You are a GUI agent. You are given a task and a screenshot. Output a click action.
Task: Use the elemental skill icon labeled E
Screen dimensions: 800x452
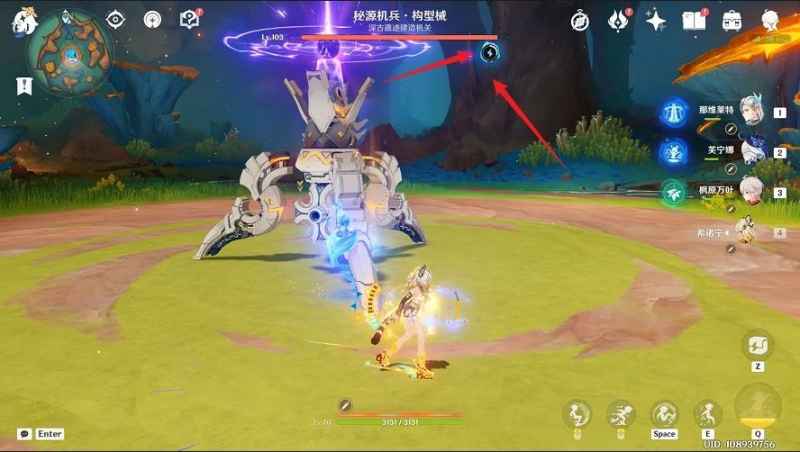[709, 415]
